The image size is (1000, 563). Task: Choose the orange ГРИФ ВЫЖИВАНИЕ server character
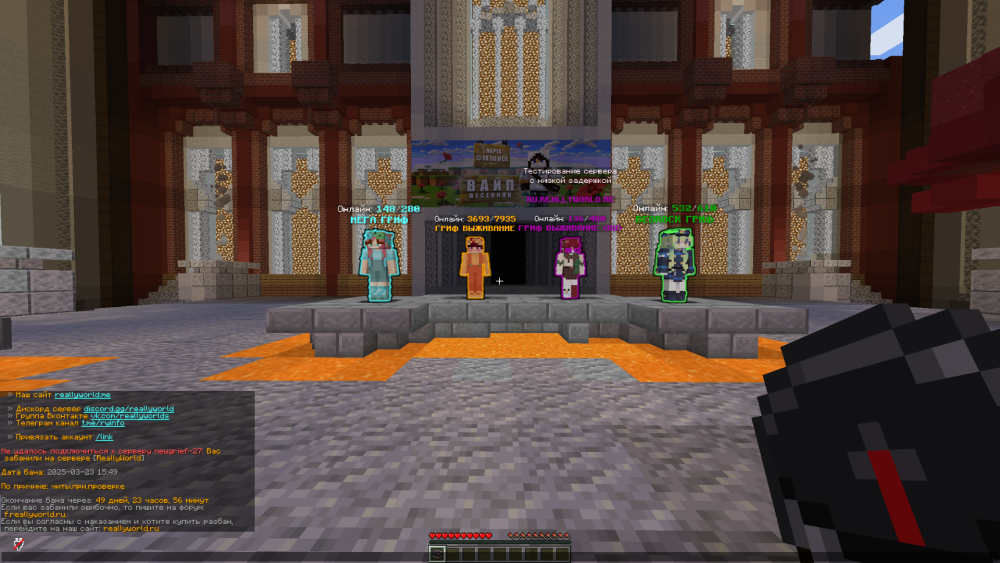474,267
